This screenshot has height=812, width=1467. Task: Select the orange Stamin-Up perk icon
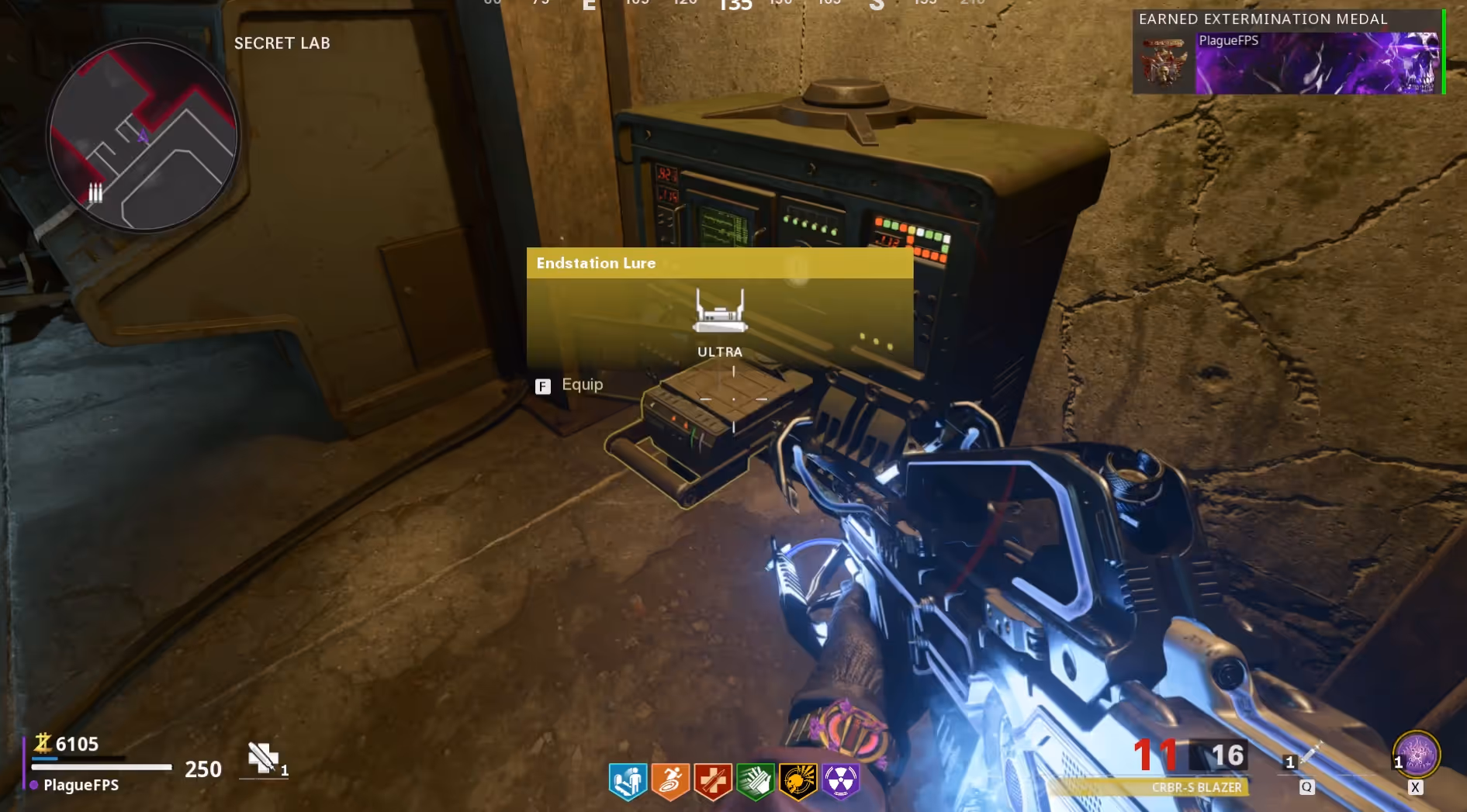pyautogui.click(x=670, y=781)
